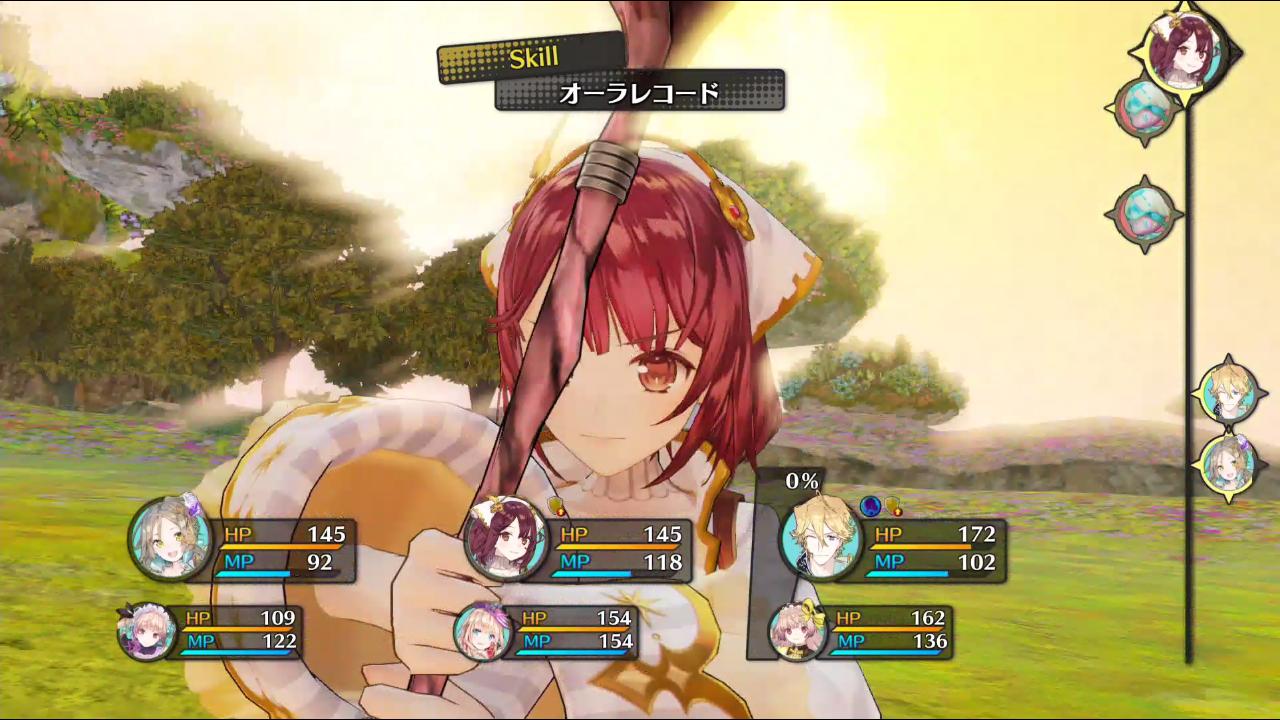Select Sophie's red-haired party status portrait
Image resolution: width=1280 pixels, height=720 pixels.
pos(506,538)
